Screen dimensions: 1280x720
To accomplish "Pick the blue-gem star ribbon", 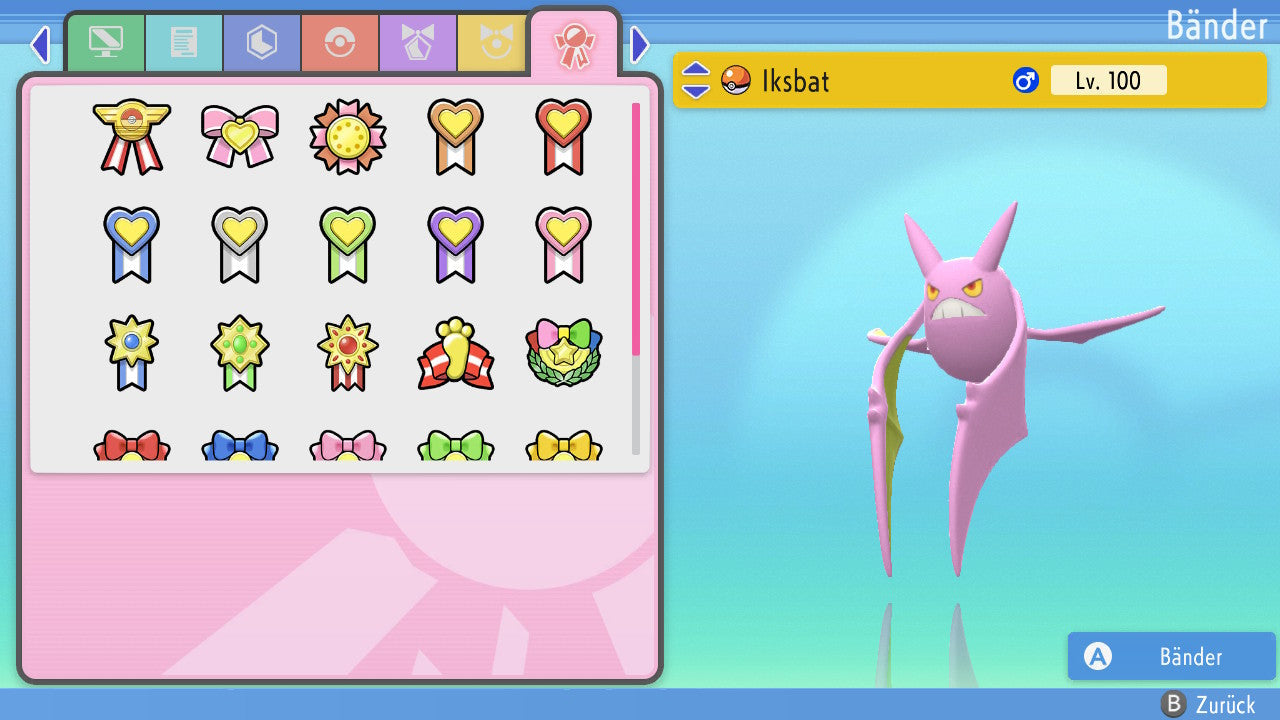I will 131,353.
